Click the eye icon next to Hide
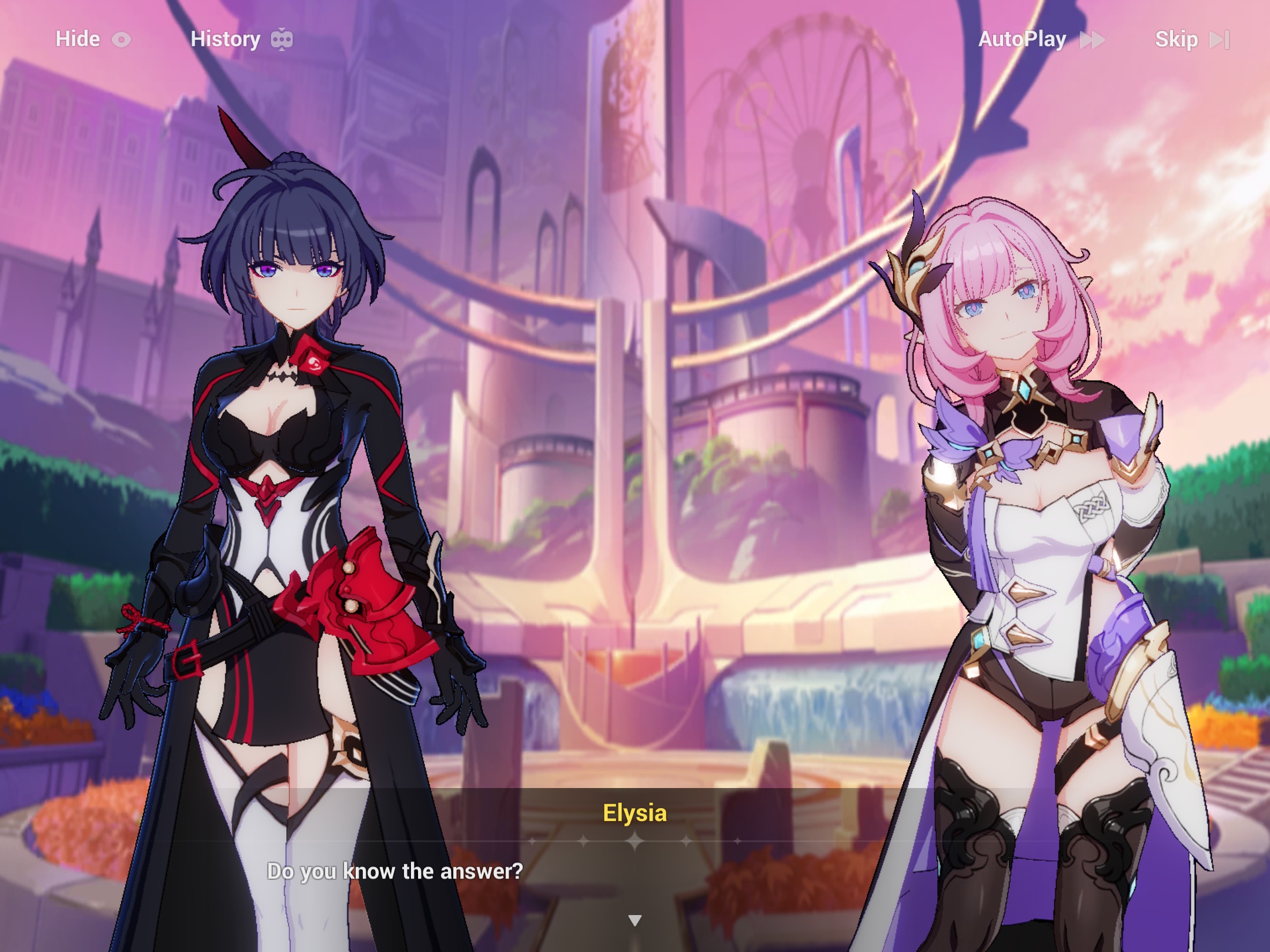Screen dimensions: 1270x952 [122, 39]
